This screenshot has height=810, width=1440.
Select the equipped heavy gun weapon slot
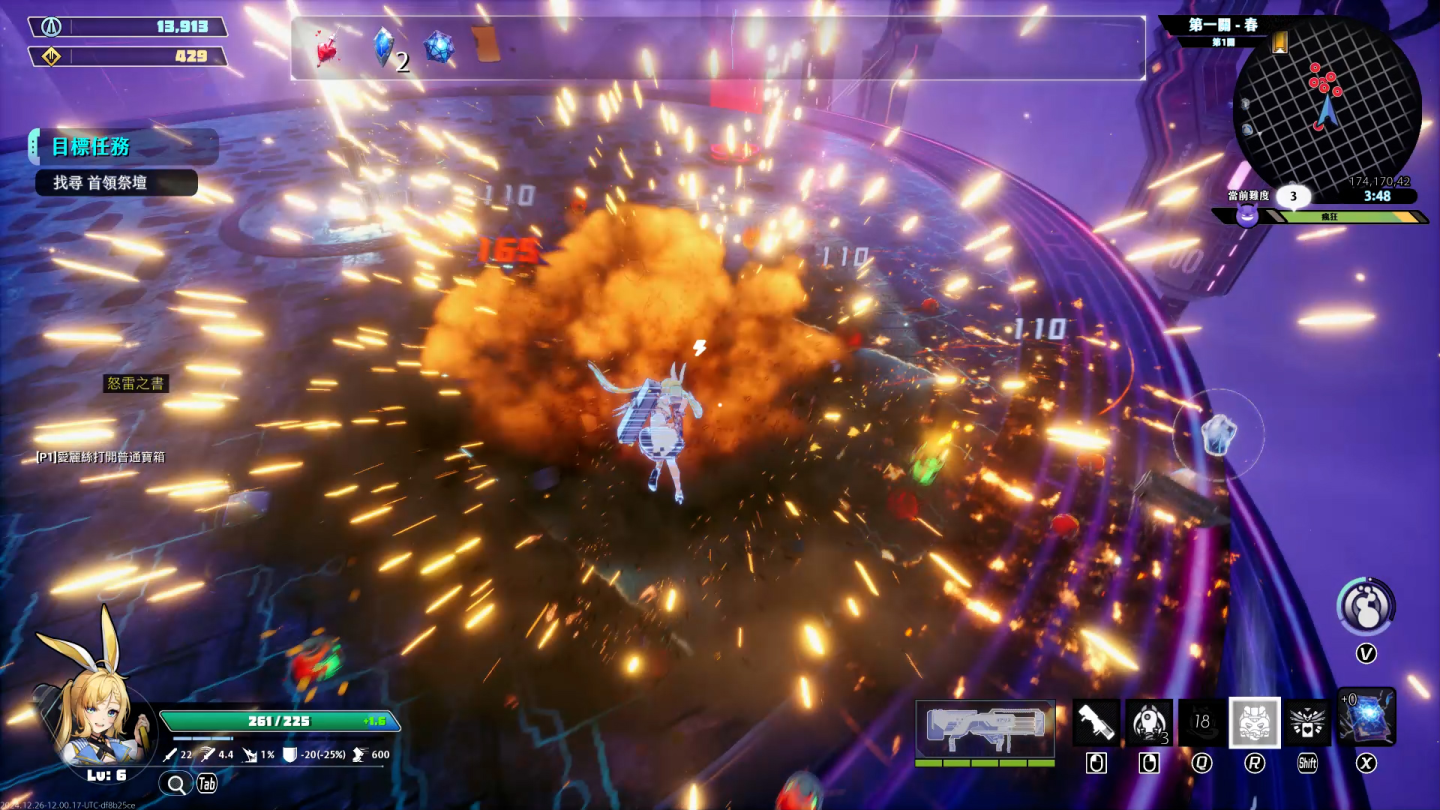pyautogui.click(x=985, y=727)
